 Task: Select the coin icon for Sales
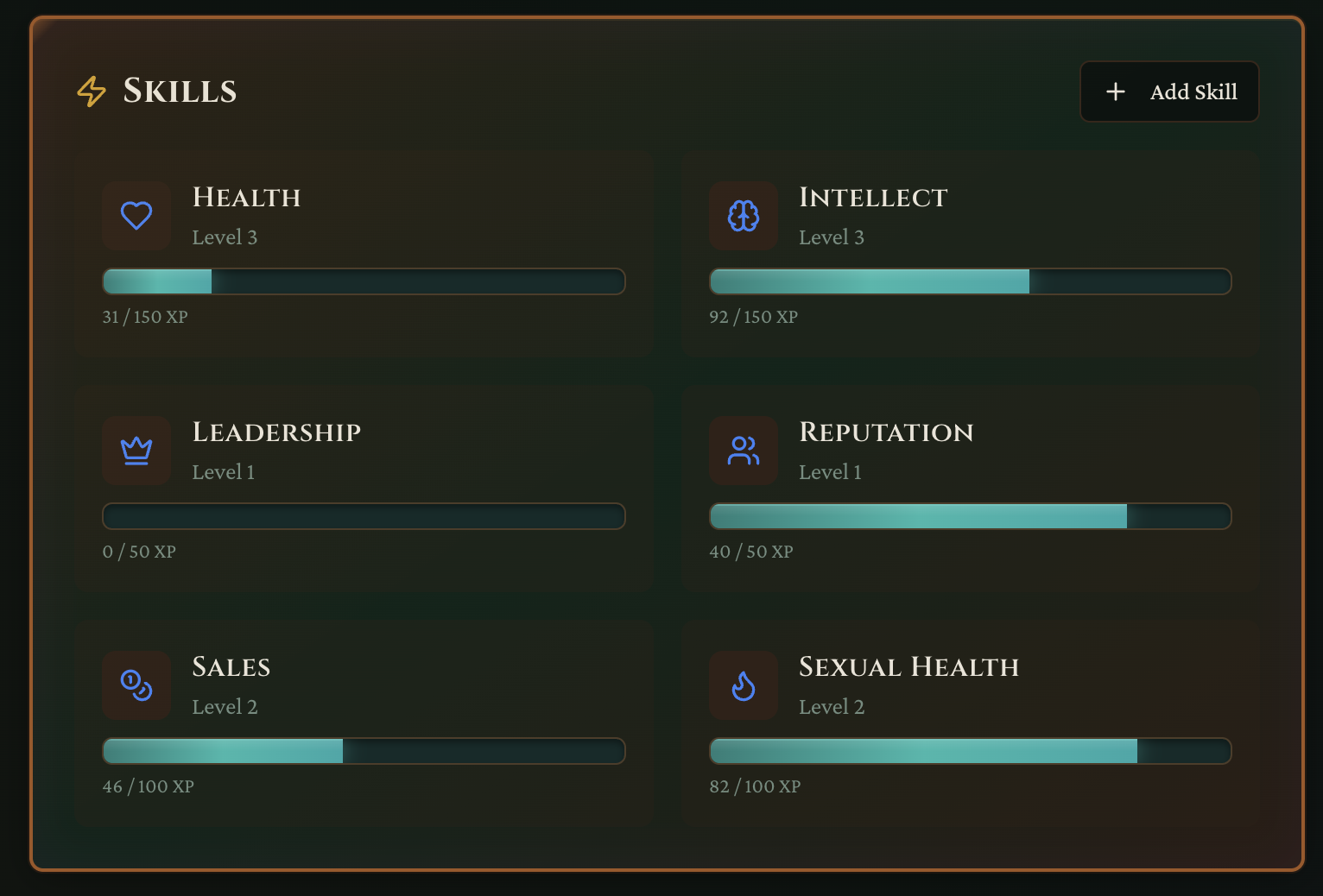point(136,685)
